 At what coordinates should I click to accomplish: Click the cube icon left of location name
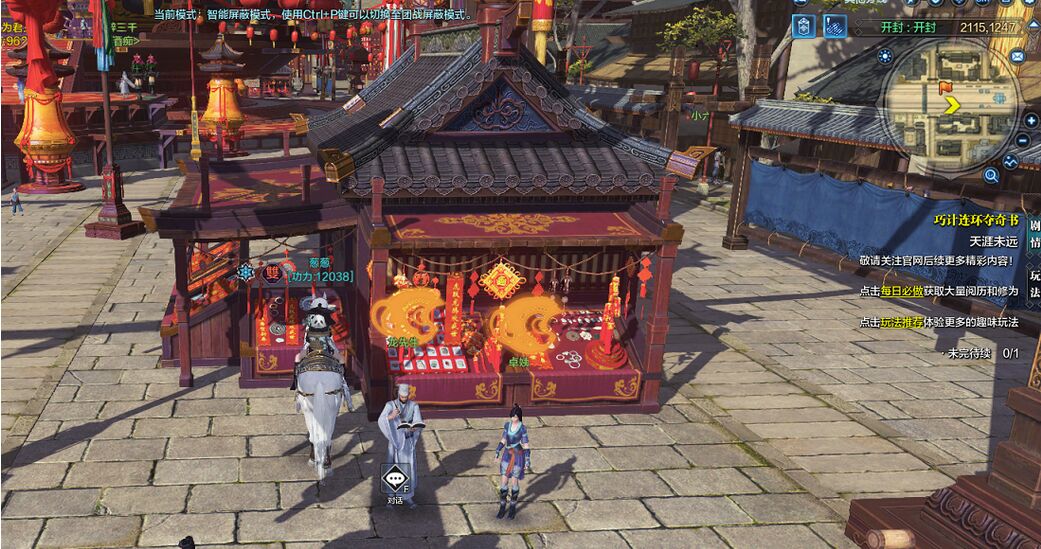pos(804,27)
